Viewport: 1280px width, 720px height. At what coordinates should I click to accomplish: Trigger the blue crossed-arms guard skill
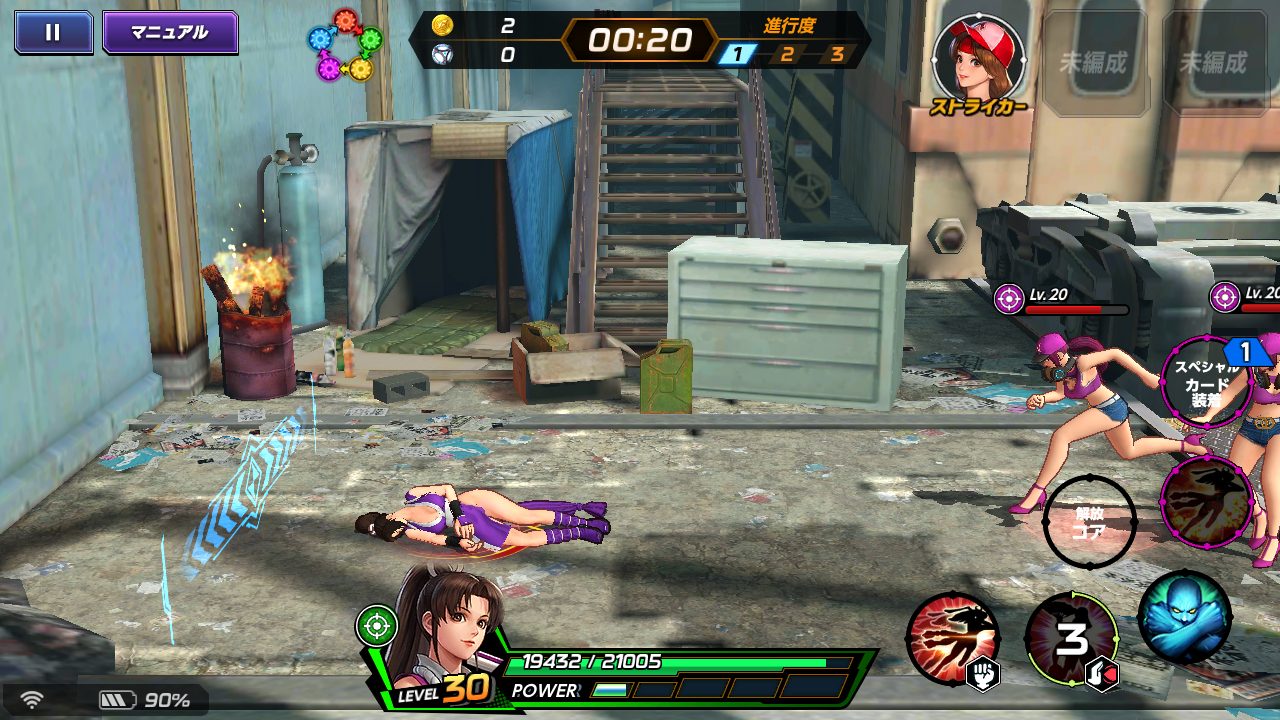(x=1185, y=617)
